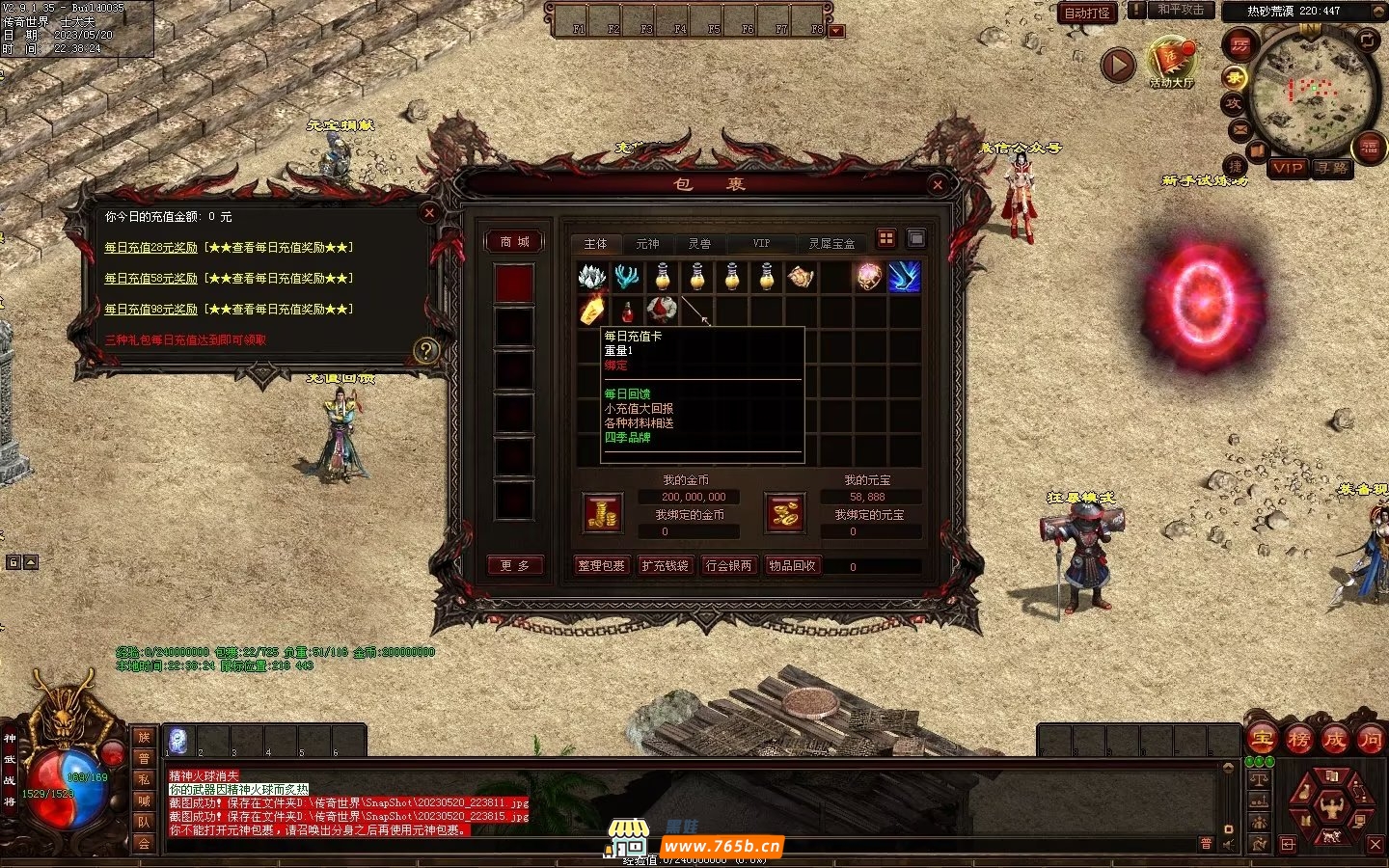Switch to the 灵兽 tab

[699, 244]
